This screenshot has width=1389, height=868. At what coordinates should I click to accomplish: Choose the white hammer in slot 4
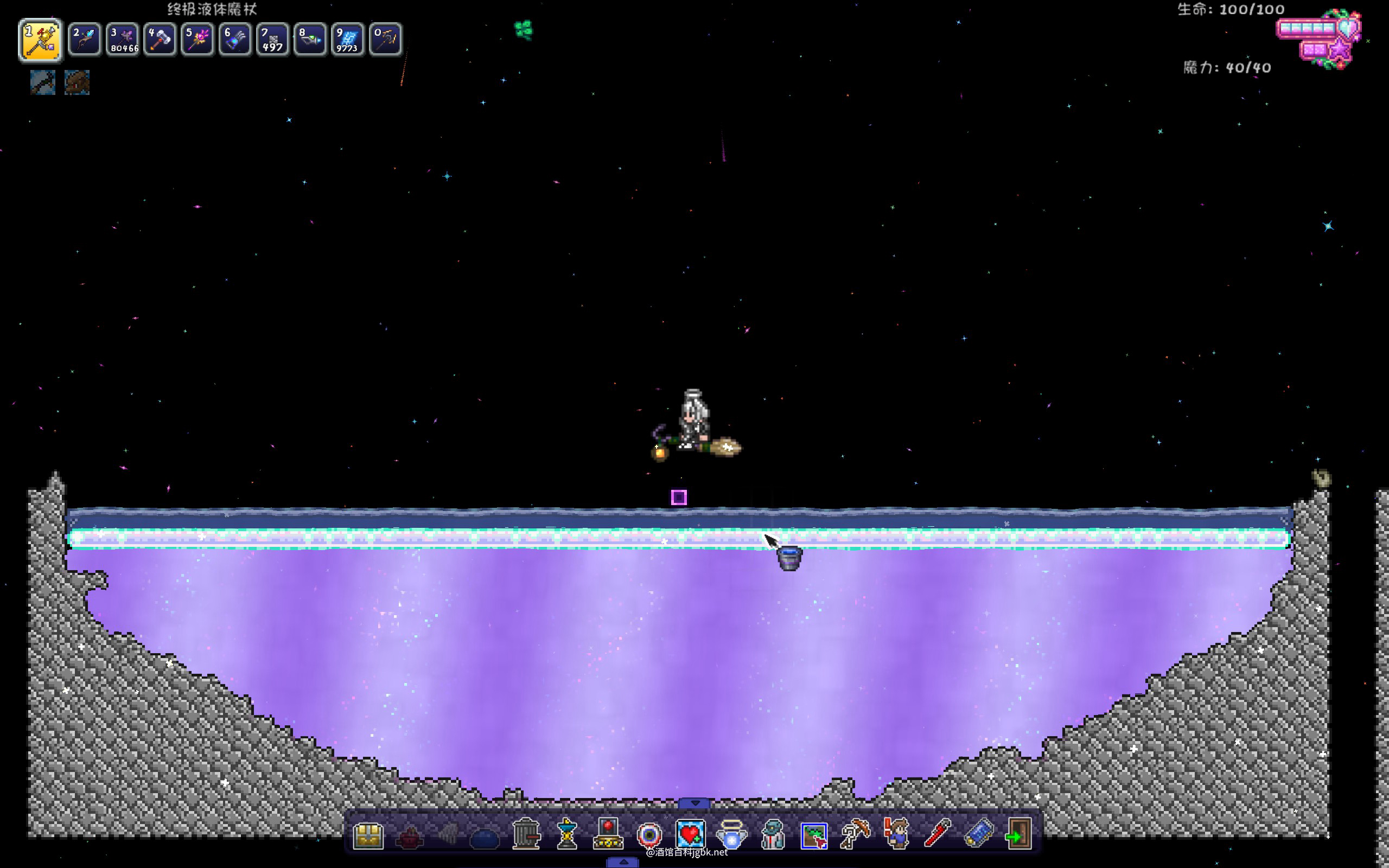(160, 40)
